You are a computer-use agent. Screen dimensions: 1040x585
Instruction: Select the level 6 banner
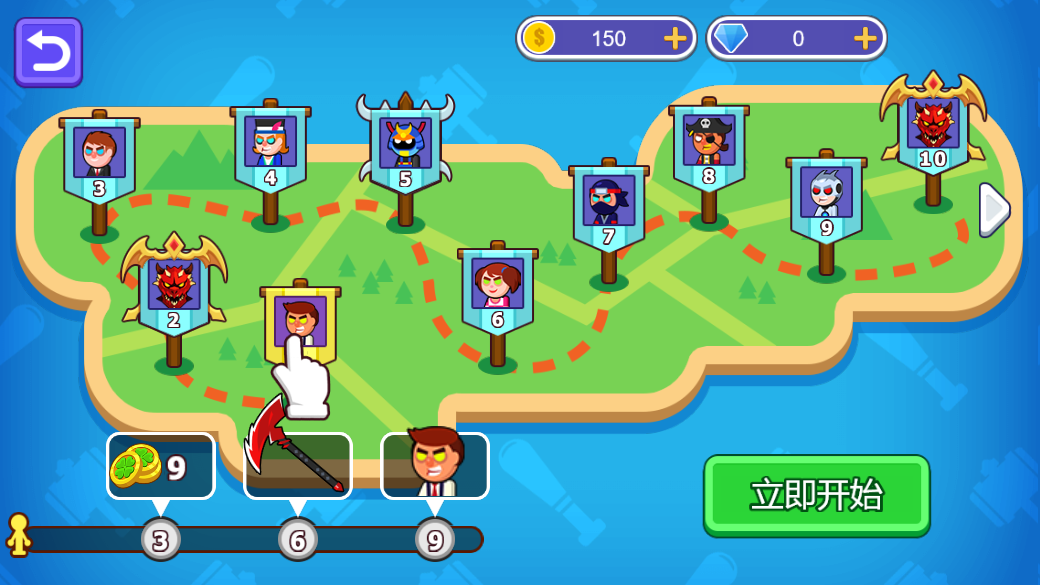(x=497, y=290)
